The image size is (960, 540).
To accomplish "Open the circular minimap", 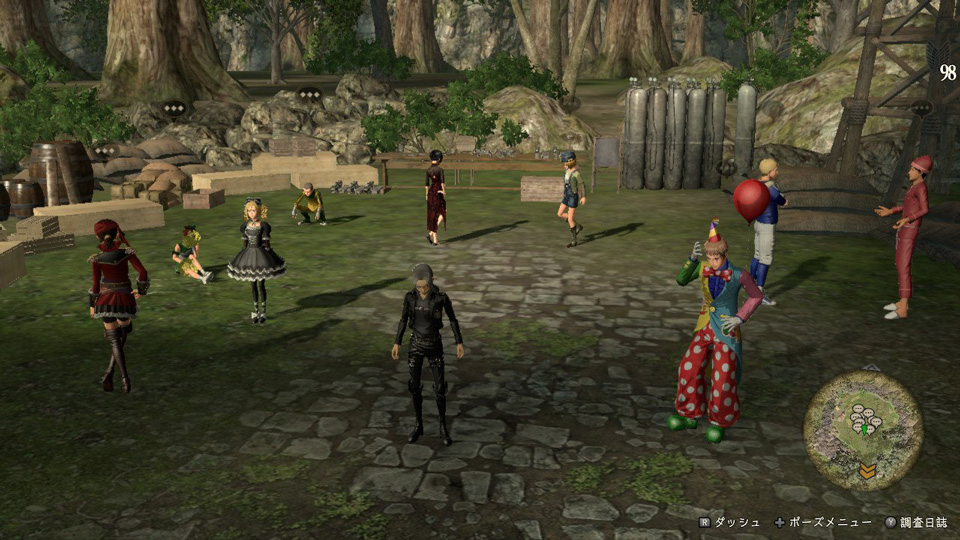I will (863, 416).
